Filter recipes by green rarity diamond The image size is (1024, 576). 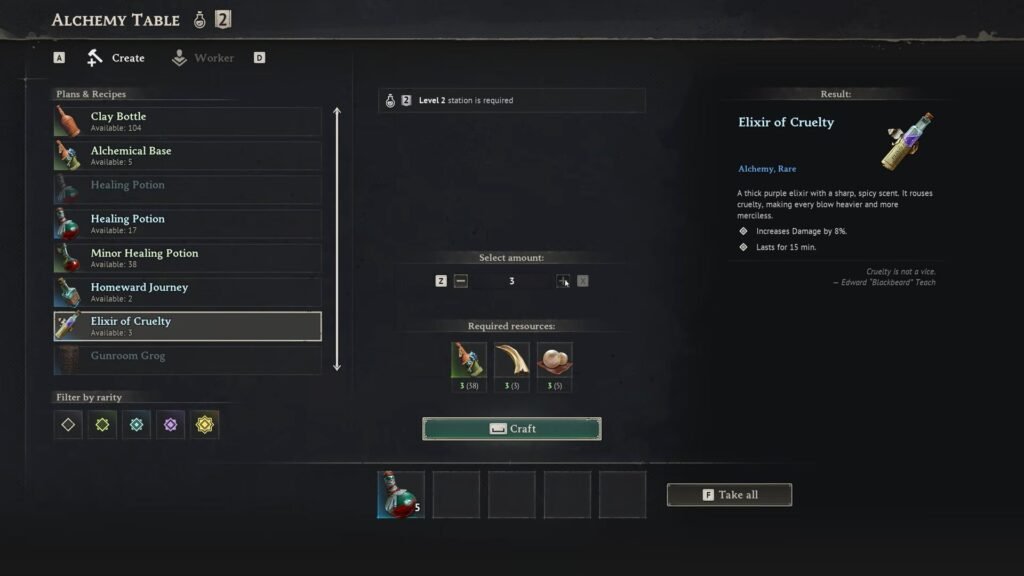[x=102, y=424]
